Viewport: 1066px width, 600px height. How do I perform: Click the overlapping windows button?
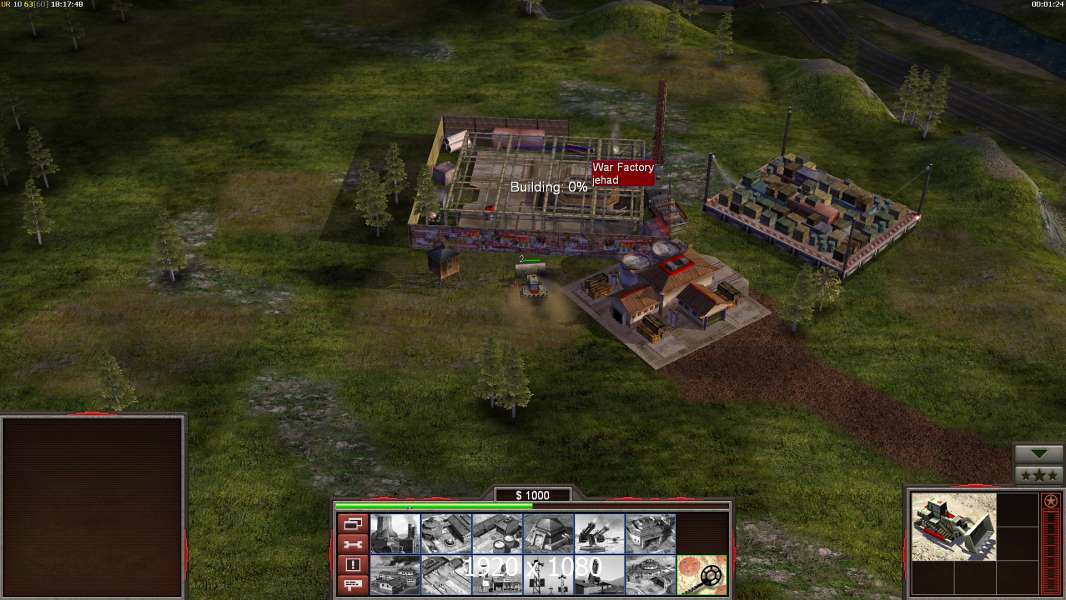[352, 523]
